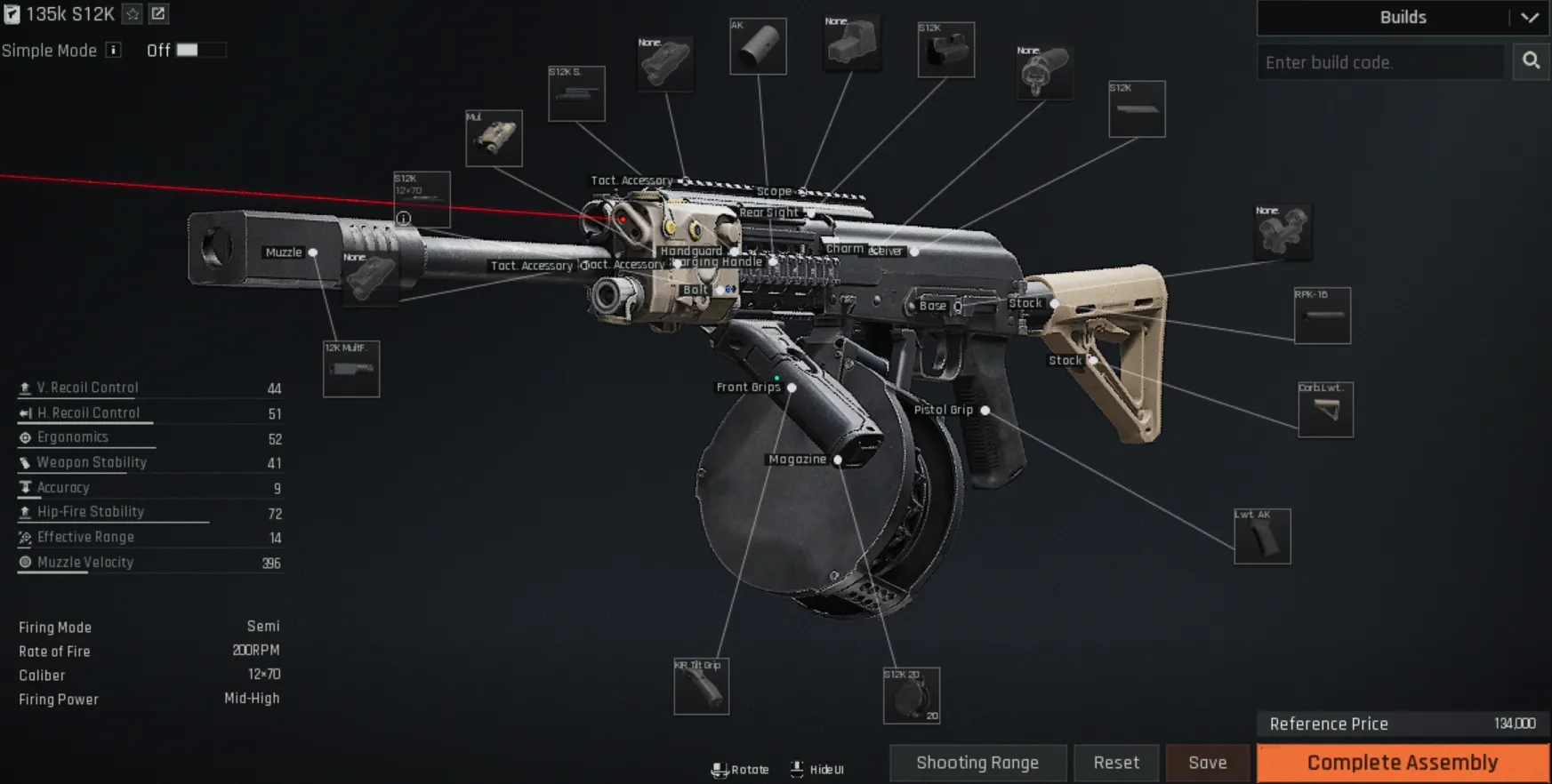Save the current weapon build

(1207, 763)
